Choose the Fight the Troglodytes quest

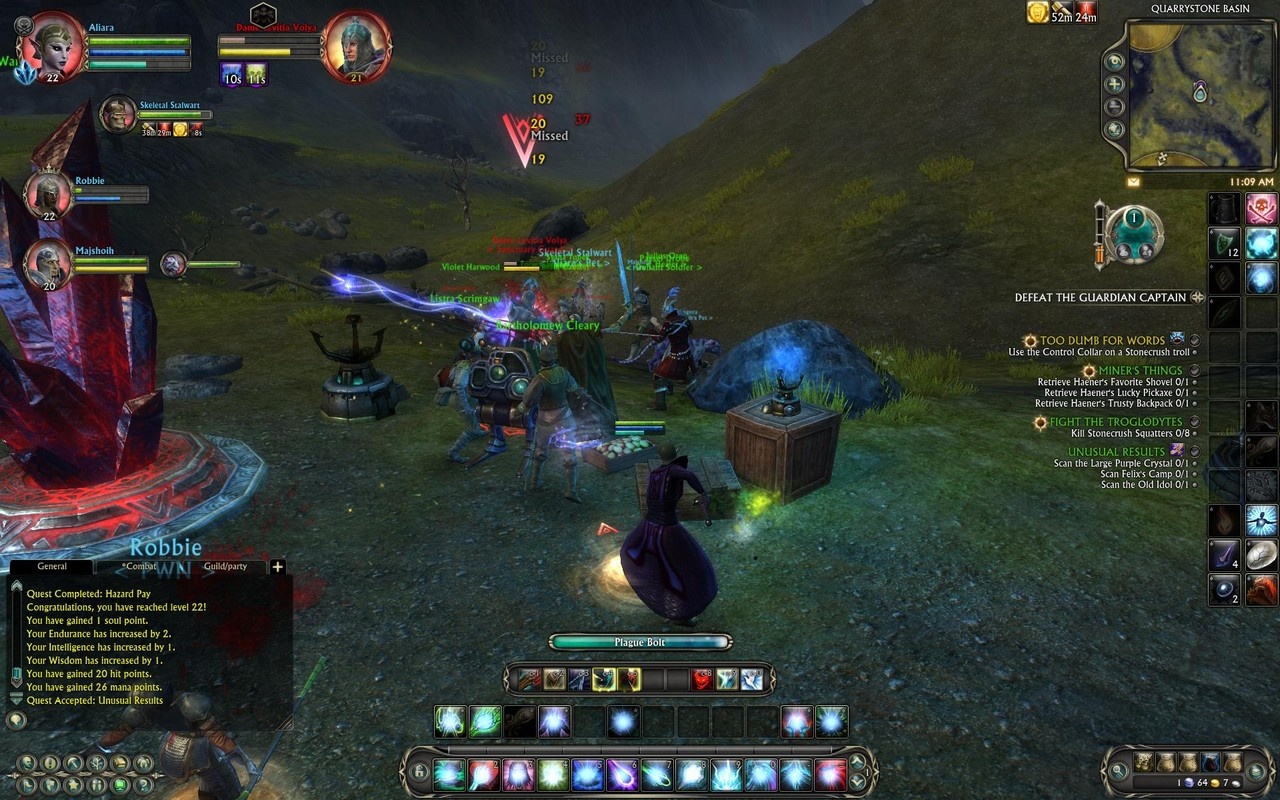(x=1115, y=422)
